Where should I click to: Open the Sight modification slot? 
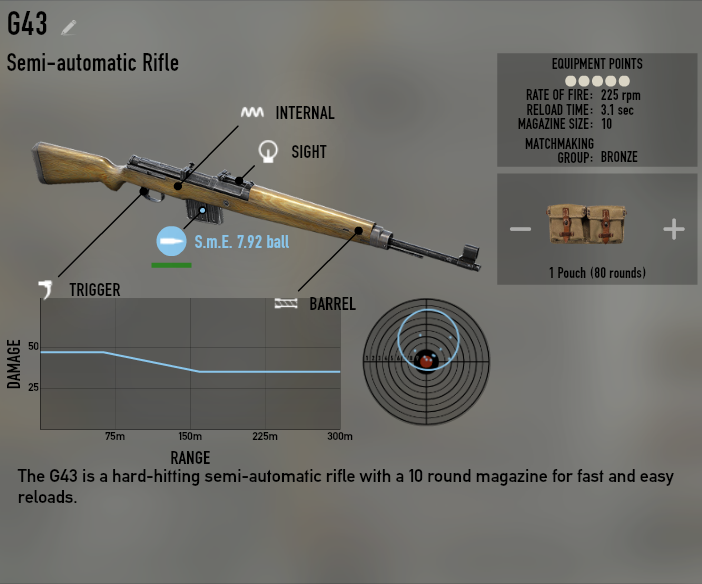pyautogui.click(x=267, y=152)
